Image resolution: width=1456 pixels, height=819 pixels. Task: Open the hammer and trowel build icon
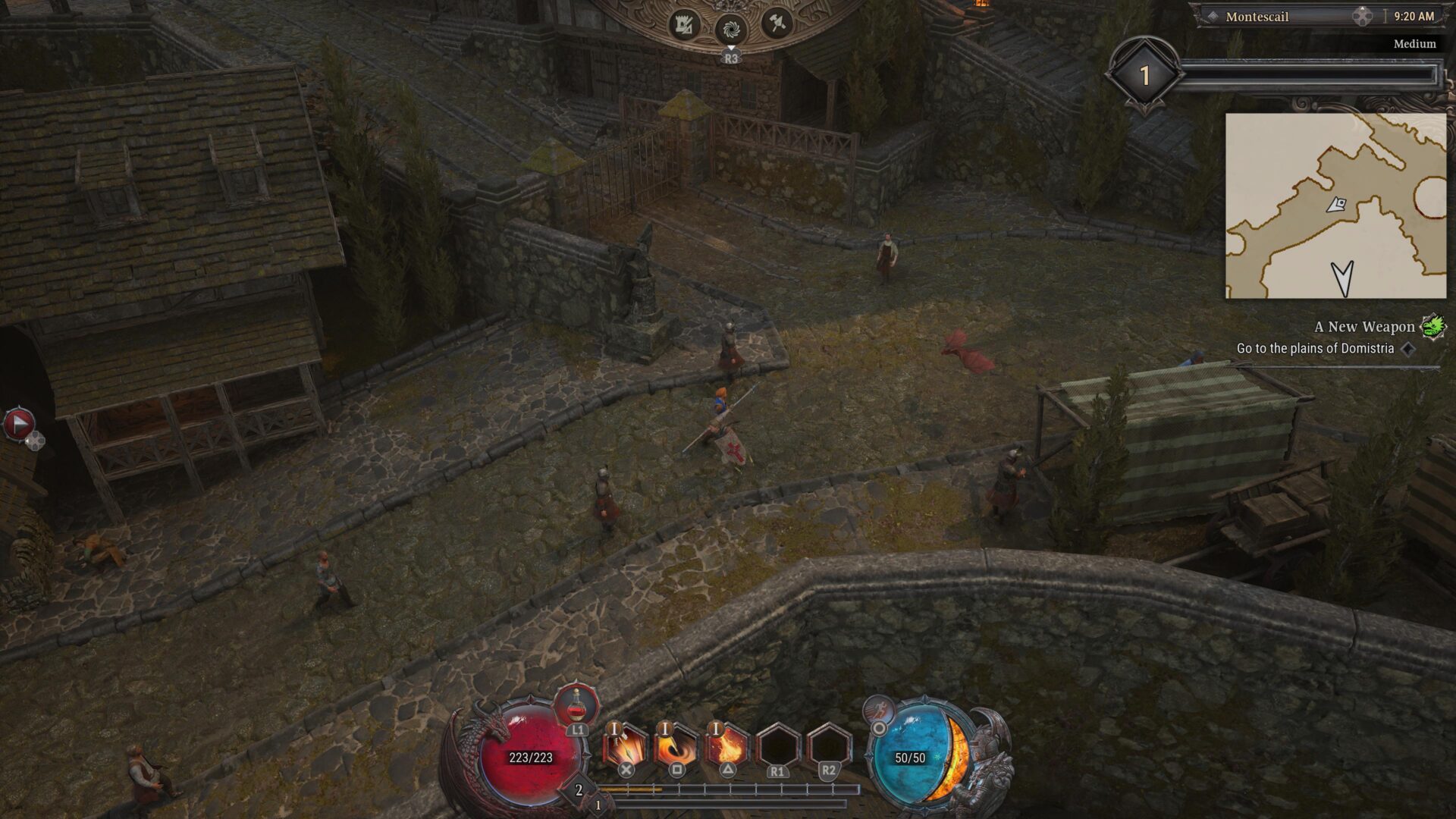coord(777,24)
